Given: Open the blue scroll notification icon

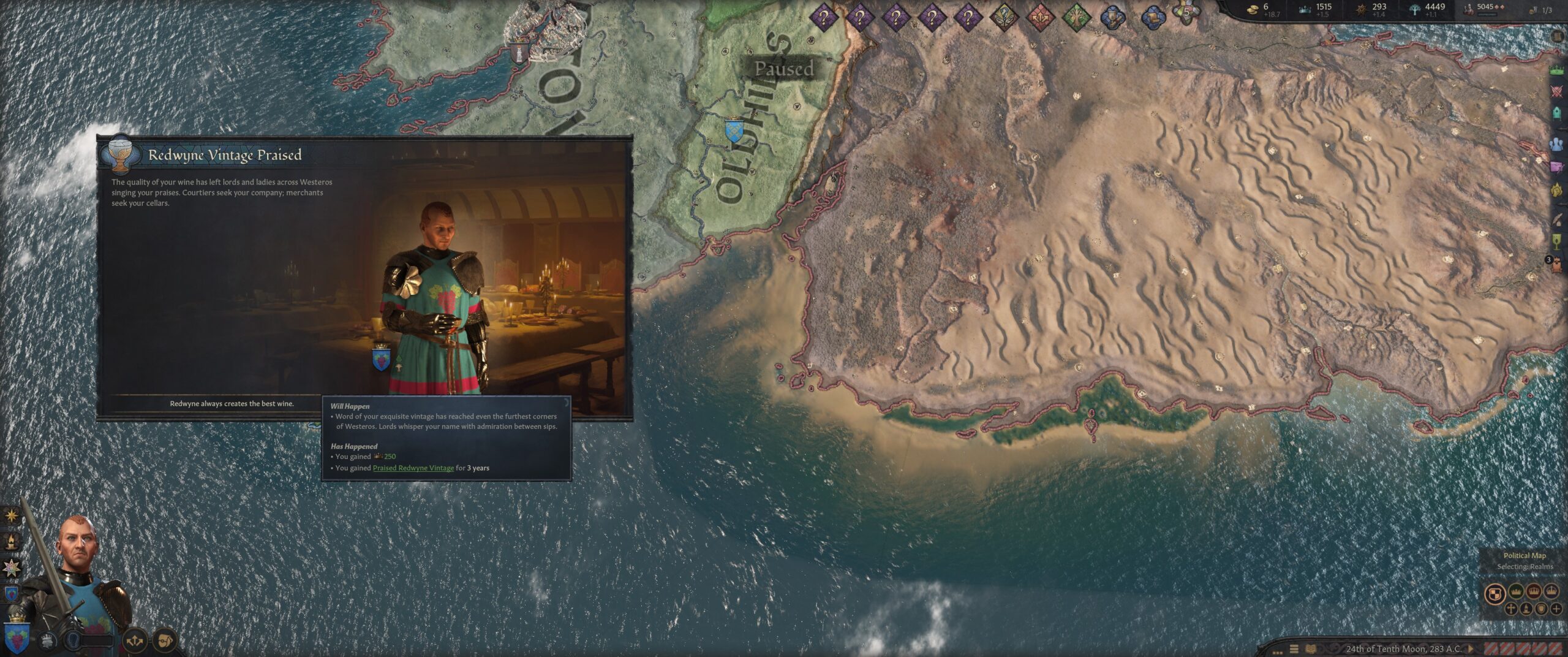Looking at the screenshot, I should (x=1153, y=18).
